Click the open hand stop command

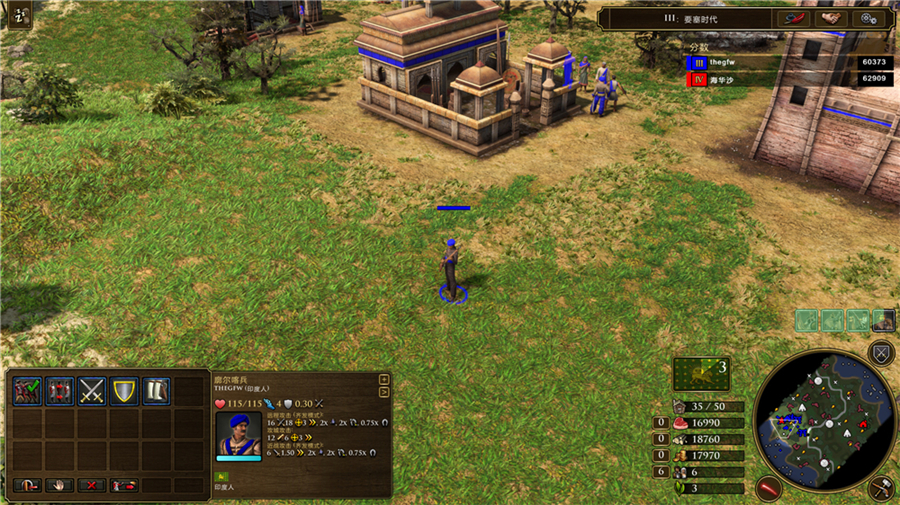59,485
